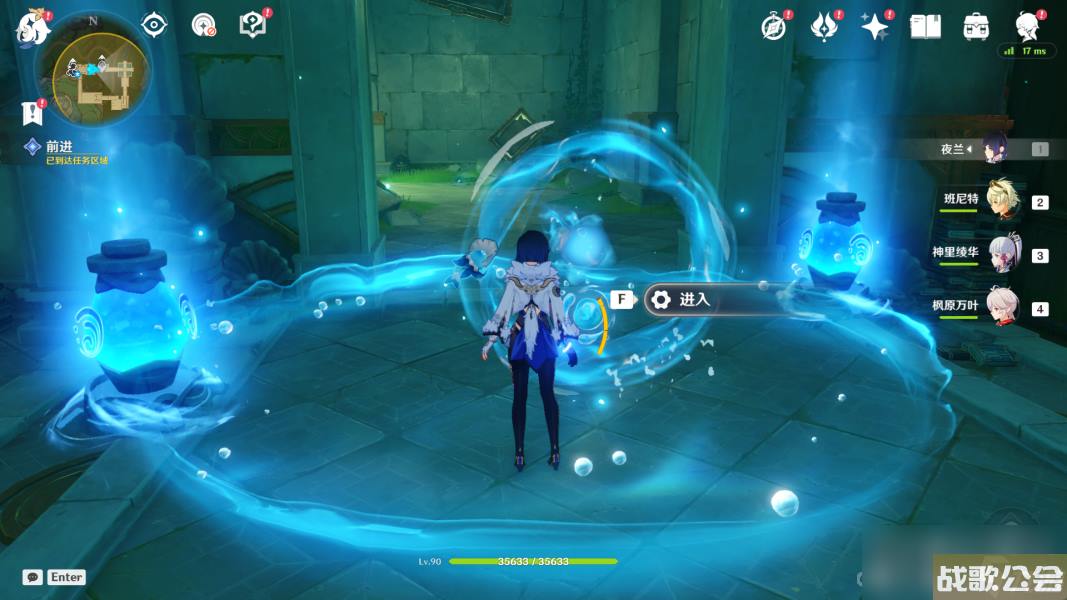Screen dimensions: 1067x600
Task: Open the compass events icon
Action: pos(773,27)
